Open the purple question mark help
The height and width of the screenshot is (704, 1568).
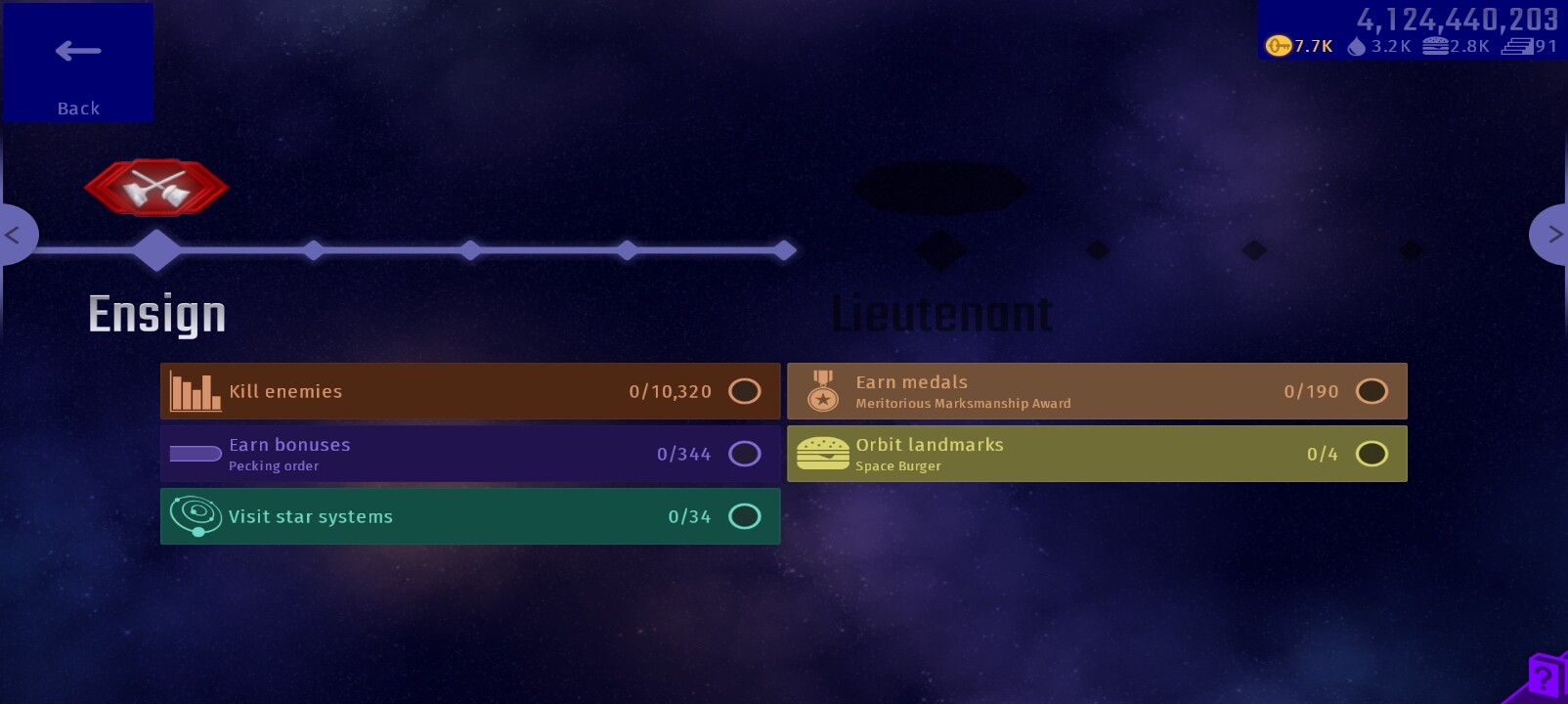click(x=1546, y=677)
